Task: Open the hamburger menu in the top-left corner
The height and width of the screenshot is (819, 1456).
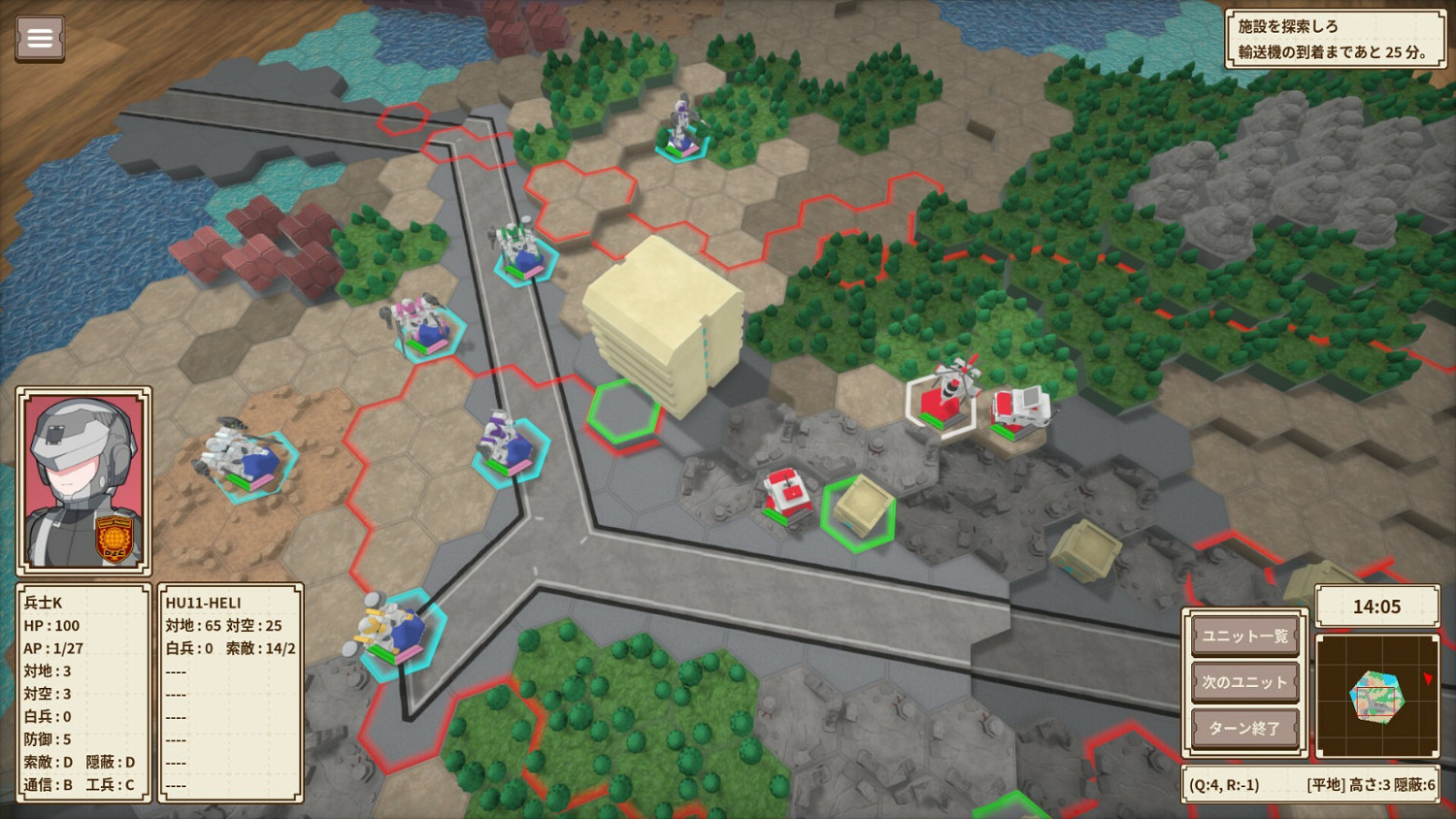Action: (39, 39)
